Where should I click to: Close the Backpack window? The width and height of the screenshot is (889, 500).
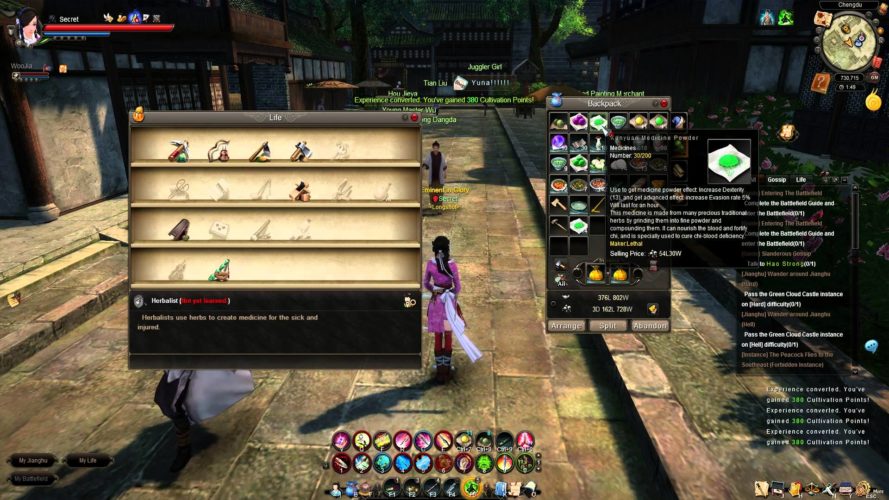tap(665, 102)
